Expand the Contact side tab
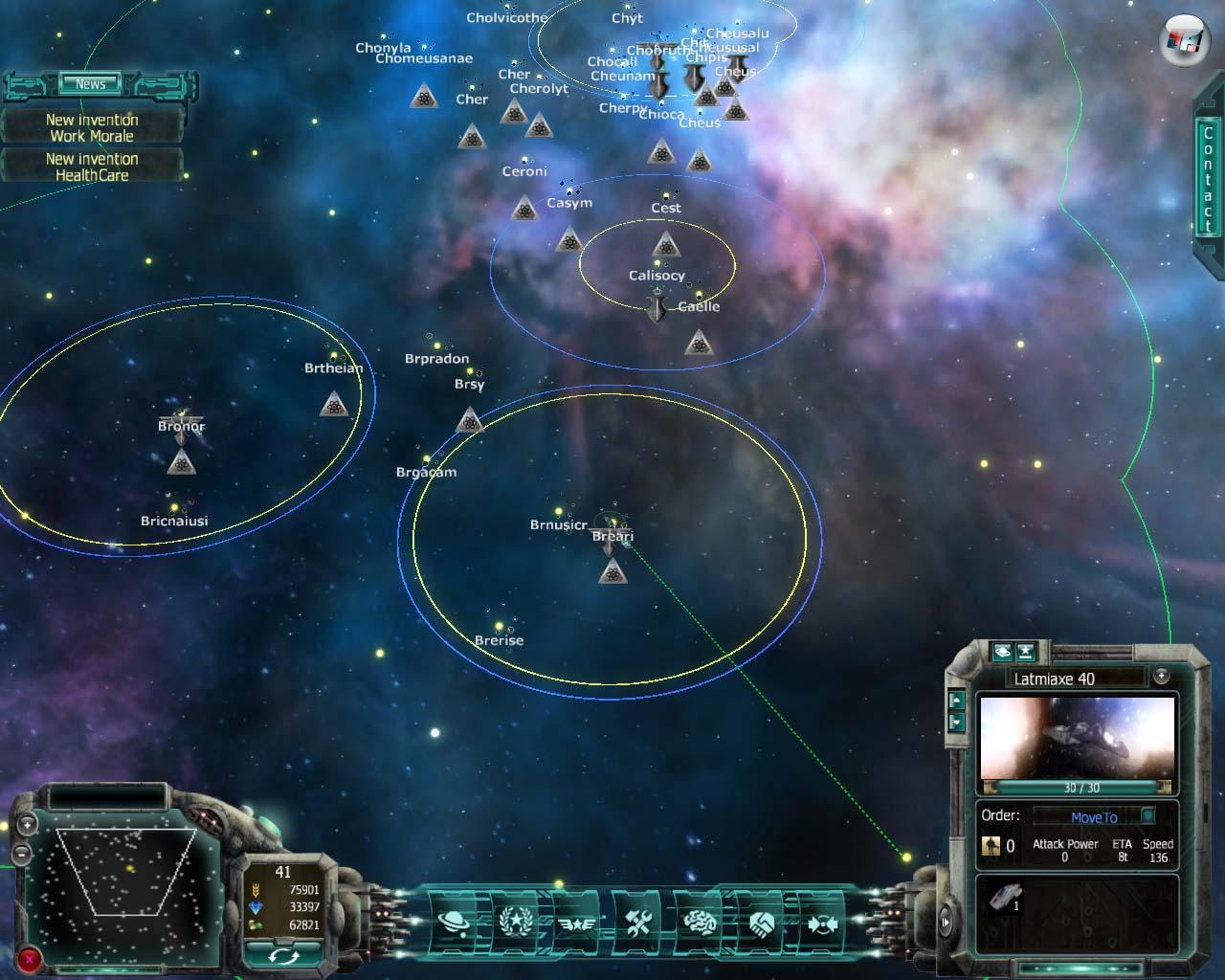This screenshot has width=1225, height=980. tap(1207, 181)
